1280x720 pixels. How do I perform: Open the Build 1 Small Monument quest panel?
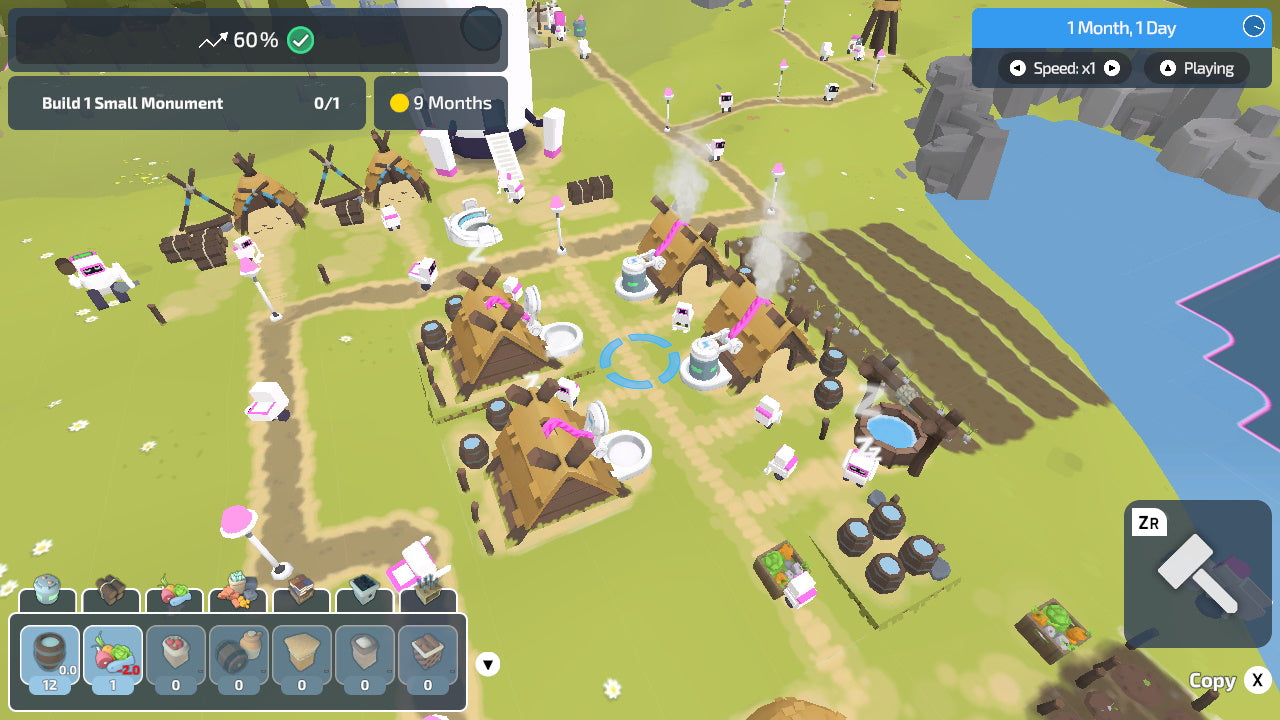[x=186, y=103]
